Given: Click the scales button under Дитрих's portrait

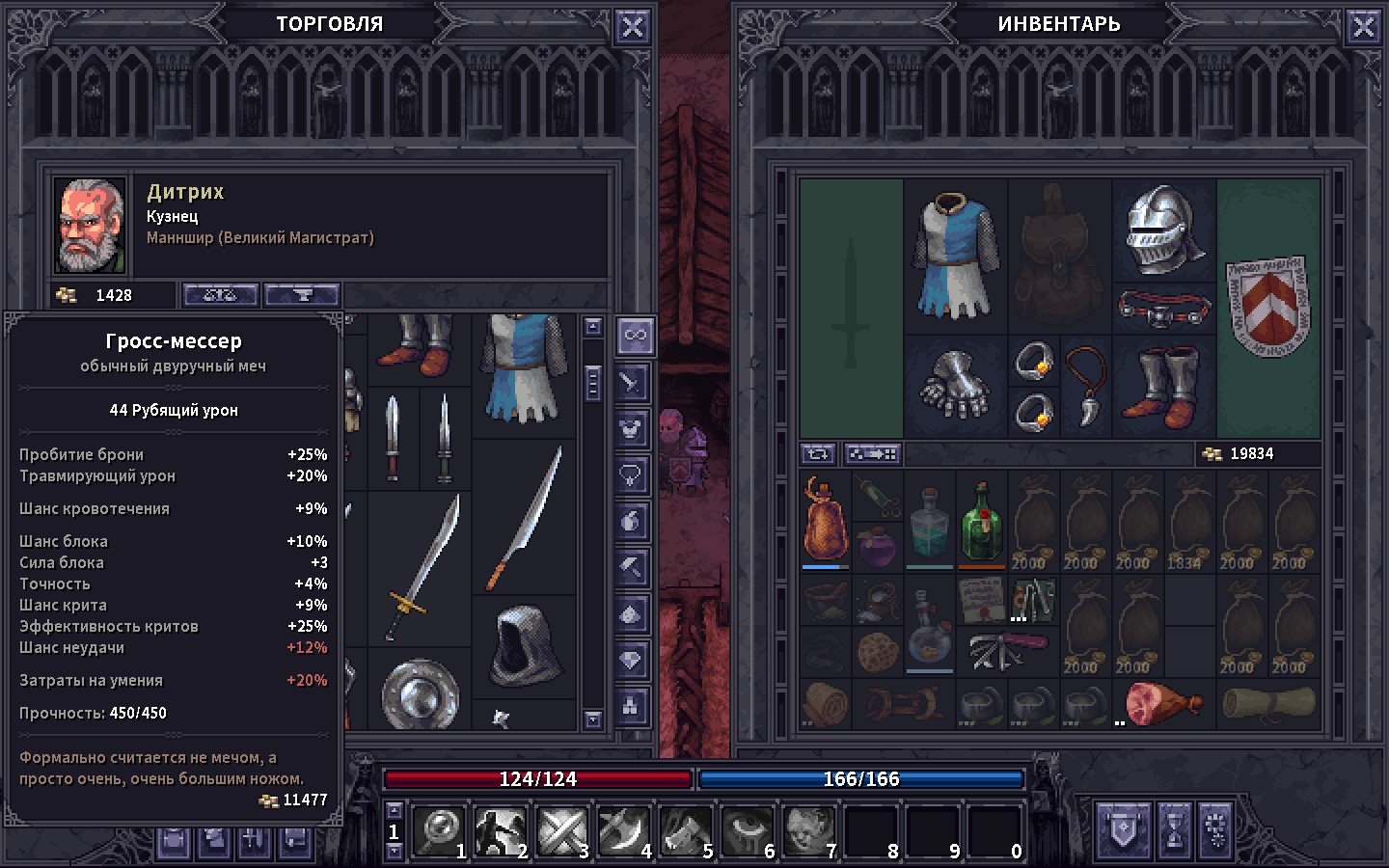Looking at the screenshot, I should tap(220, 295).
